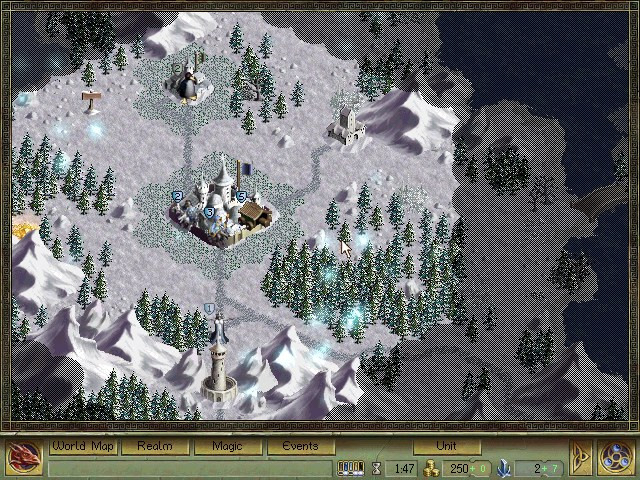The width and height of the screenshot is (640, 480).
Task: Click the red dragon emblem icon
Action: 22,457
